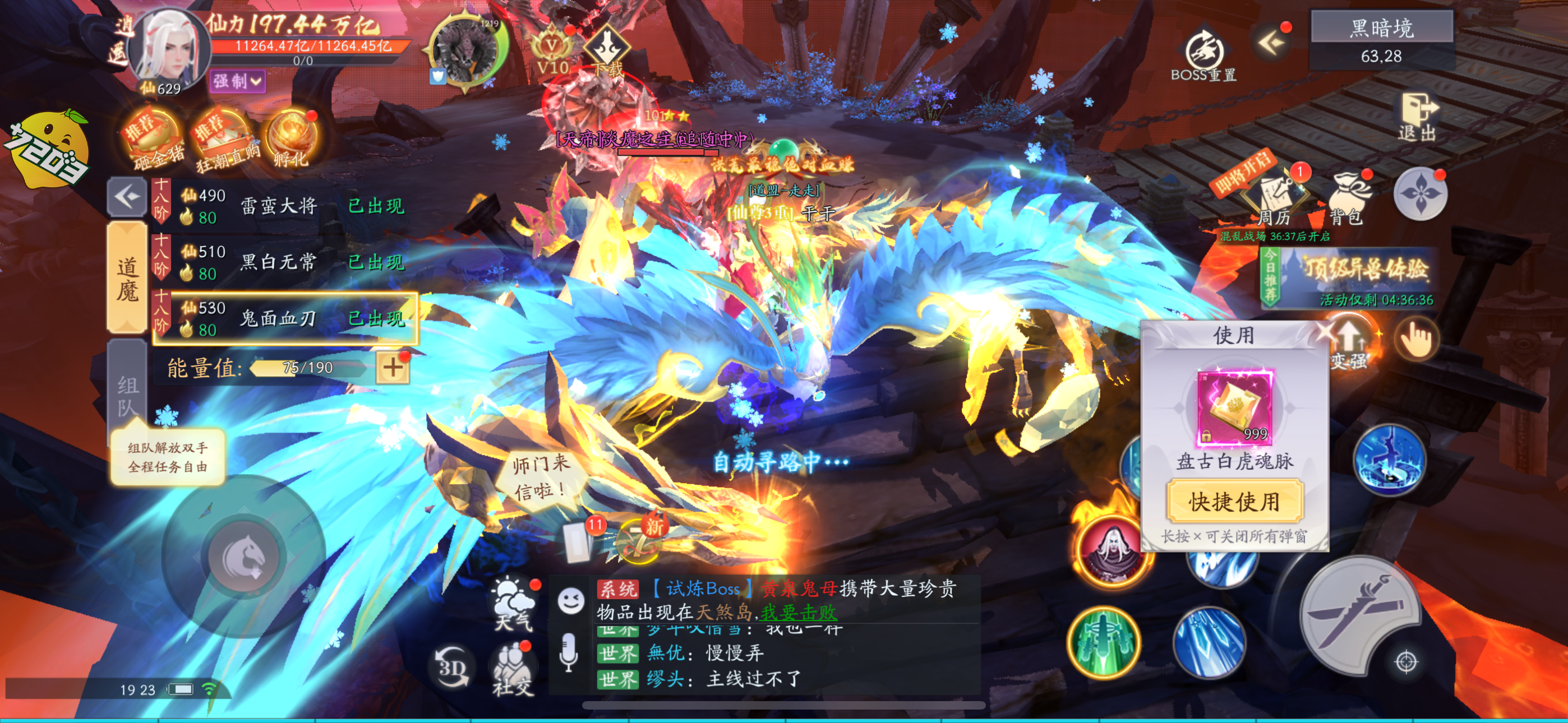Open the 社交 social menu
This screenshot has width=1568, height=723.
pyautogui.click(x=513, y=669)
